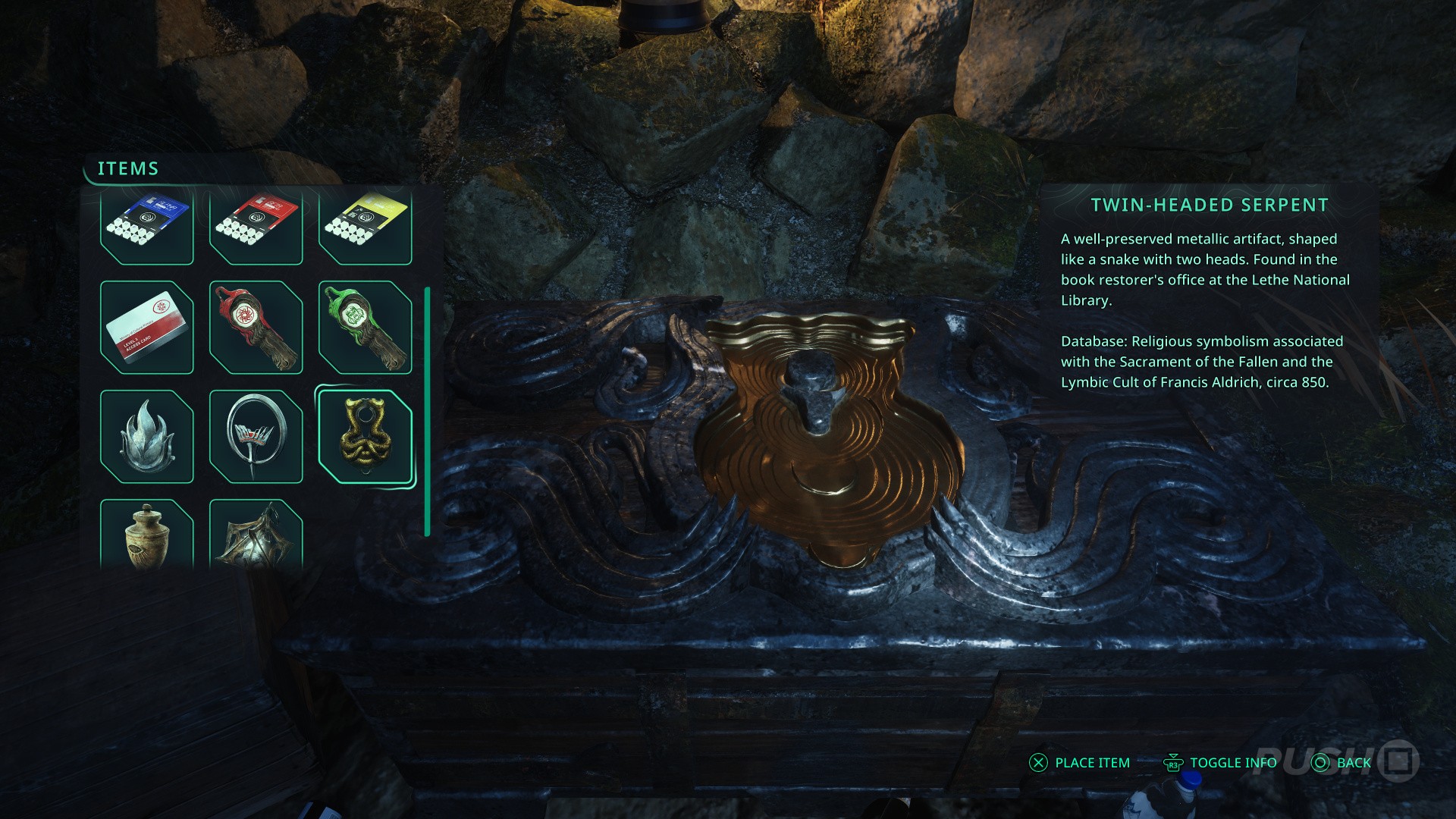
Task: Select the blue keycard item
Action: pos(146,226)
